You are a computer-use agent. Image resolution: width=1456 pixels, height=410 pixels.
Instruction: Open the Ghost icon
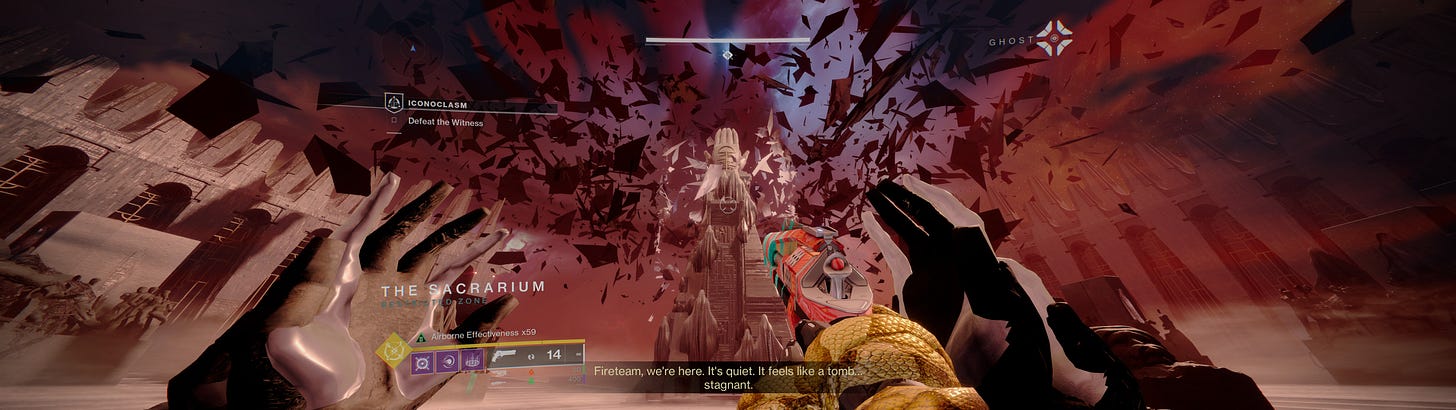click(1053, 39)
